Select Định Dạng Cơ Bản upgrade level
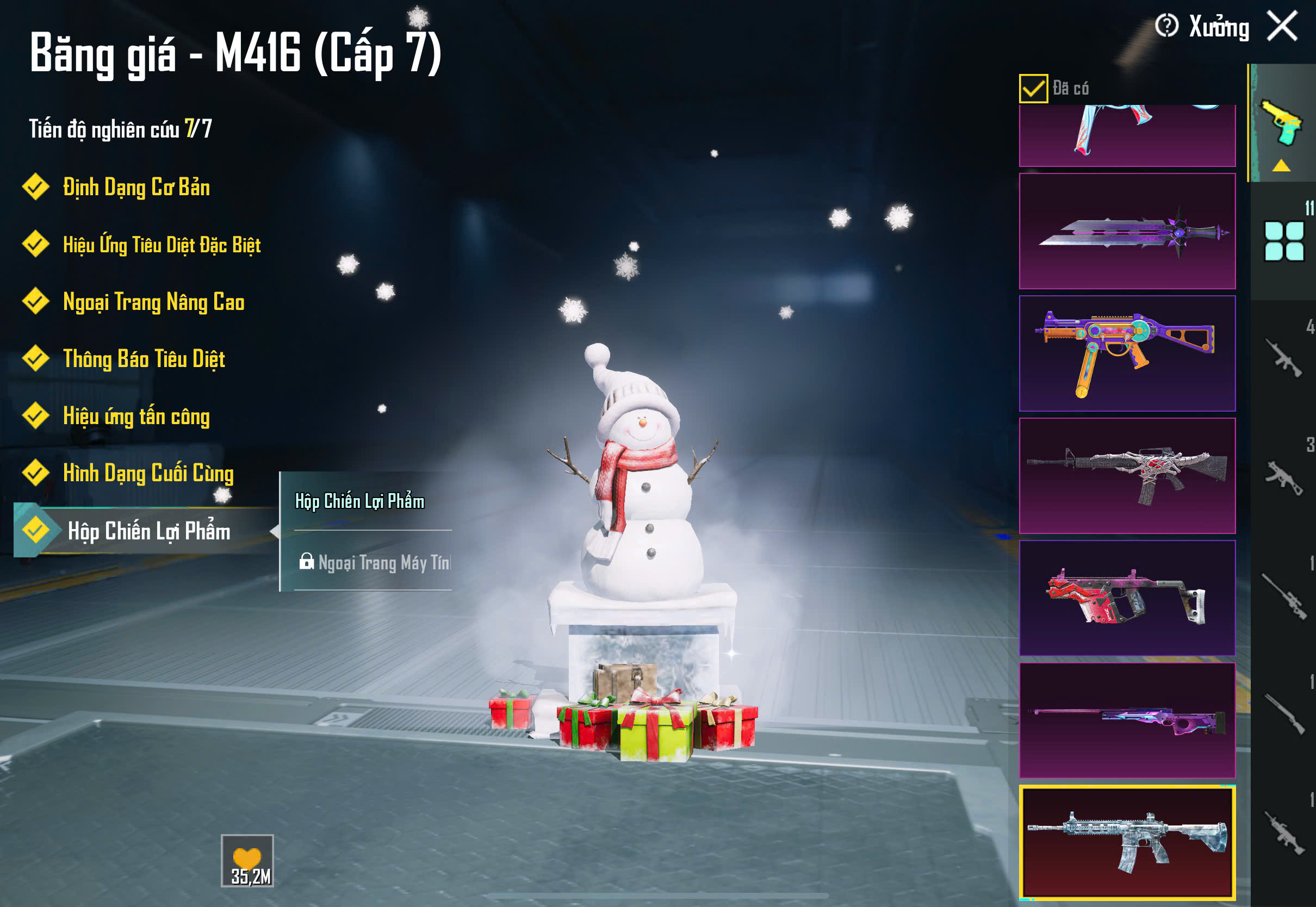 135,188
